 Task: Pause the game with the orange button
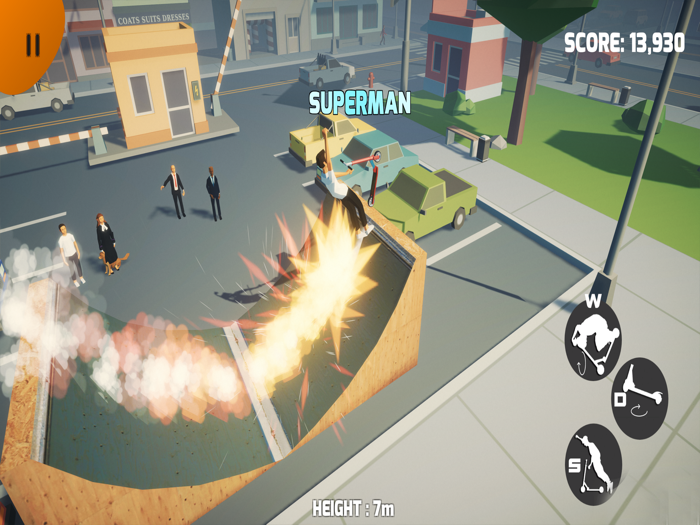30,44
